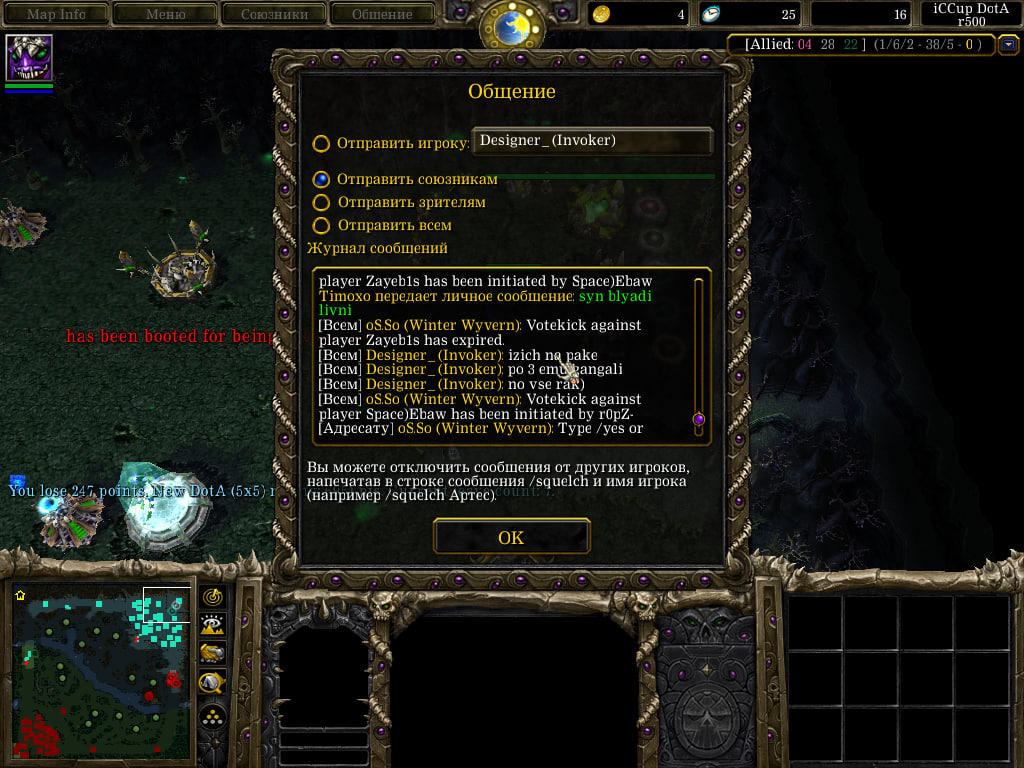1024x768 pixels.
Task: Open the Общение chat log menu
Action: click(382, 14)
